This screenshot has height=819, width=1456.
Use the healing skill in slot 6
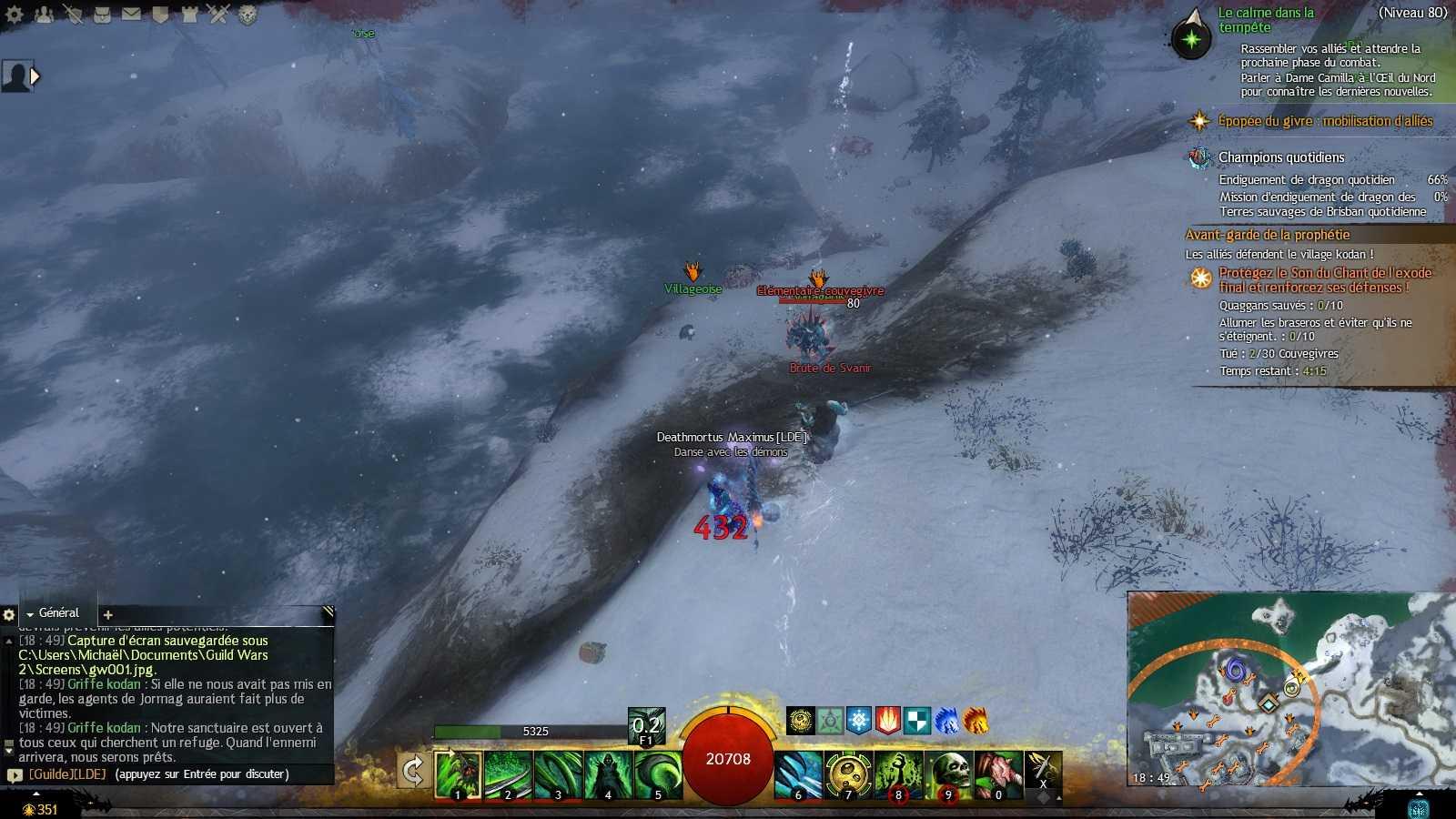point(798,774)
